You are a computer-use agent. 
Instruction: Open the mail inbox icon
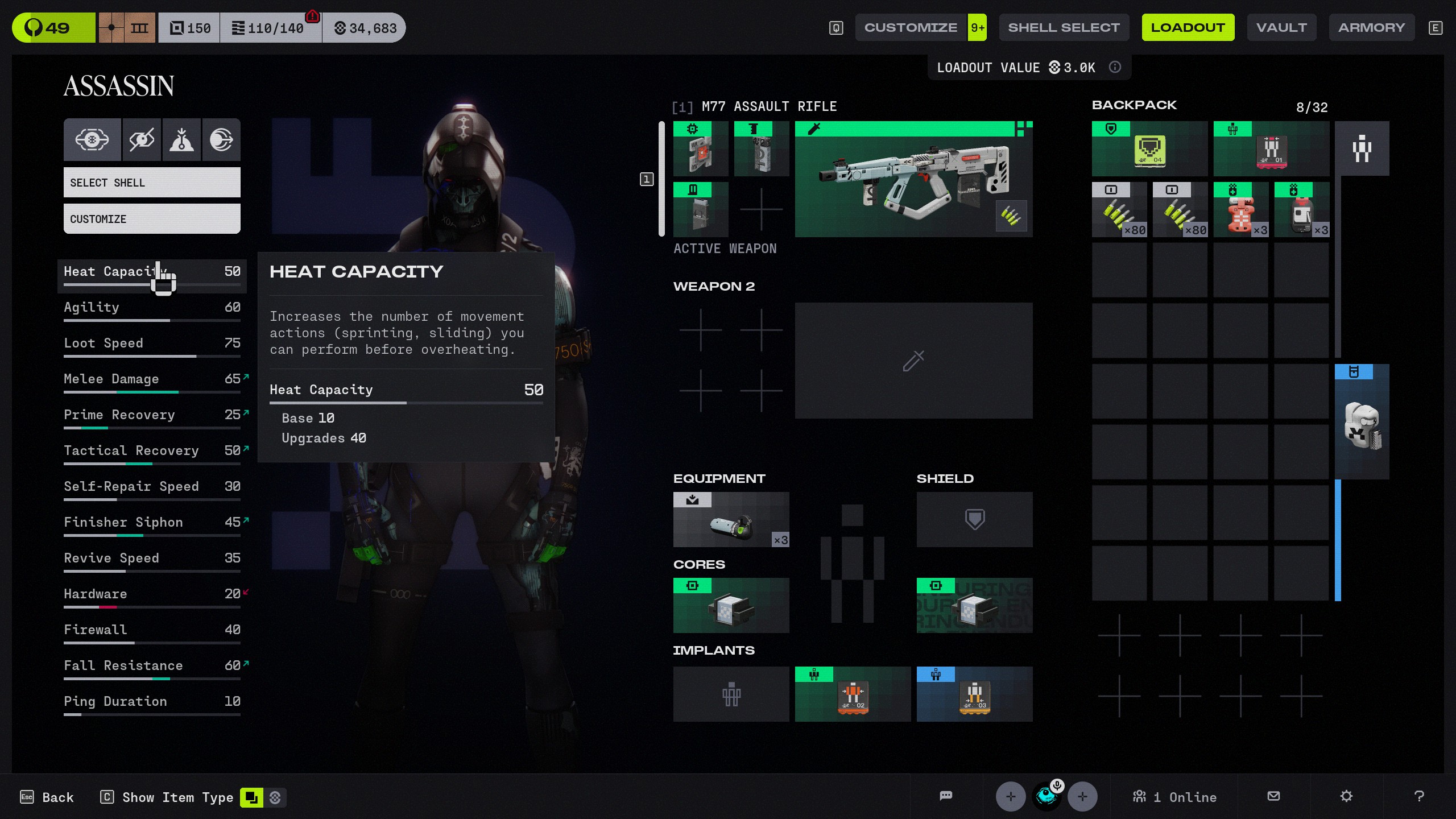point(1274,796)
